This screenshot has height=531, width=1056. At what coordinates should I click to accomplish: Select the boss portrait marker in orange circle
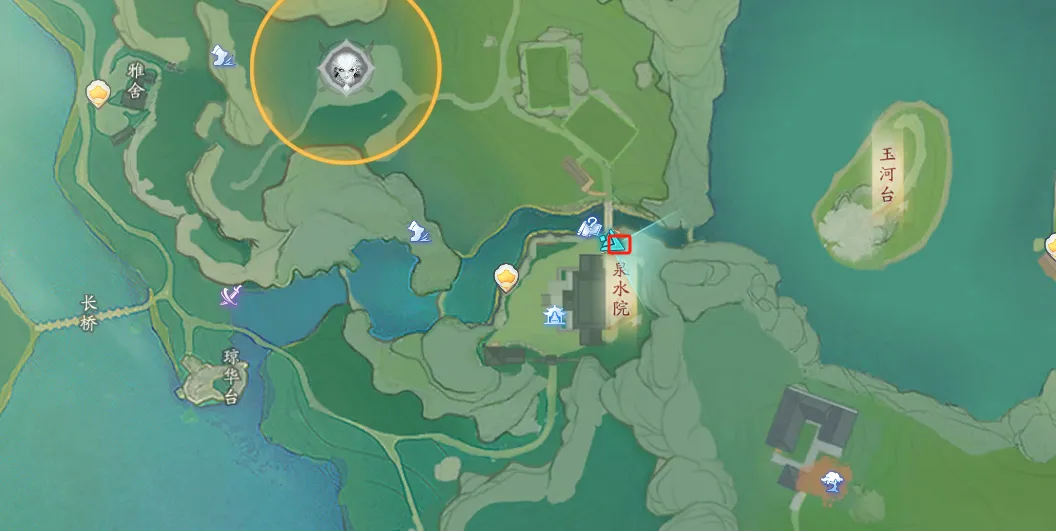coord(345,68)
